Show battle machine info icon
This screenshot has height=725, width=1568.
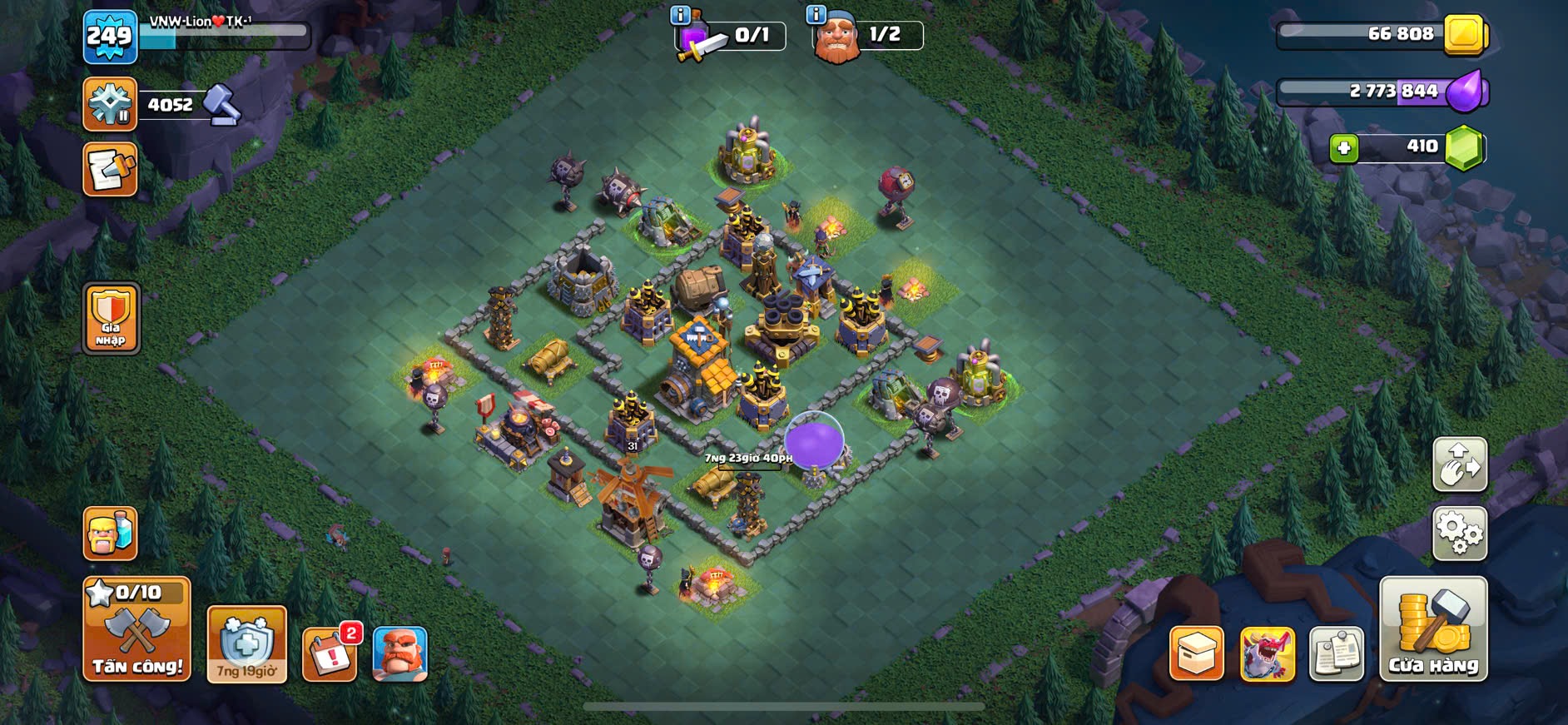pos(680,15)
